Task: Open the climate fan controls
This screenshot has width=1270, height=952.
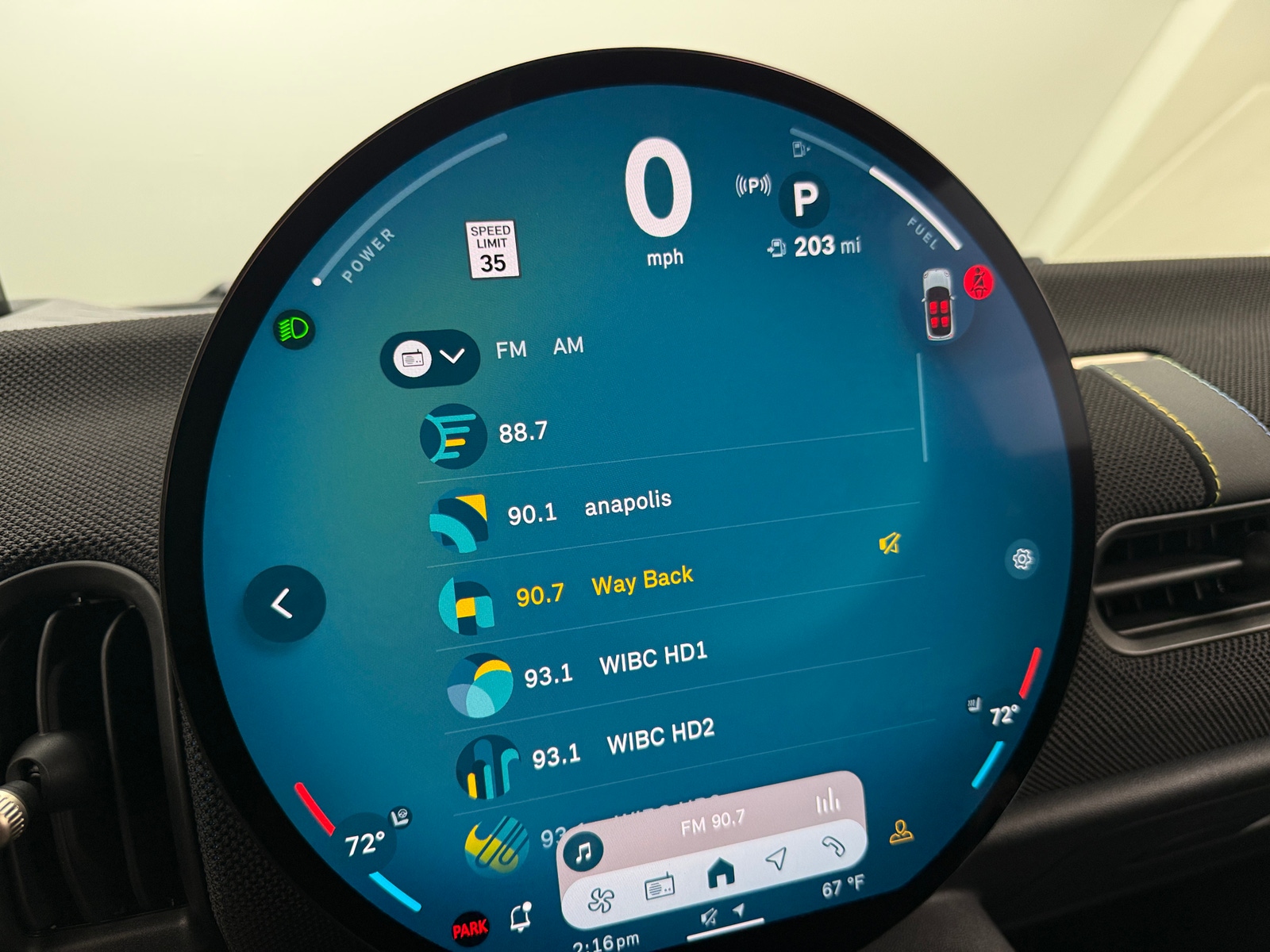Action: pos(601,900)
